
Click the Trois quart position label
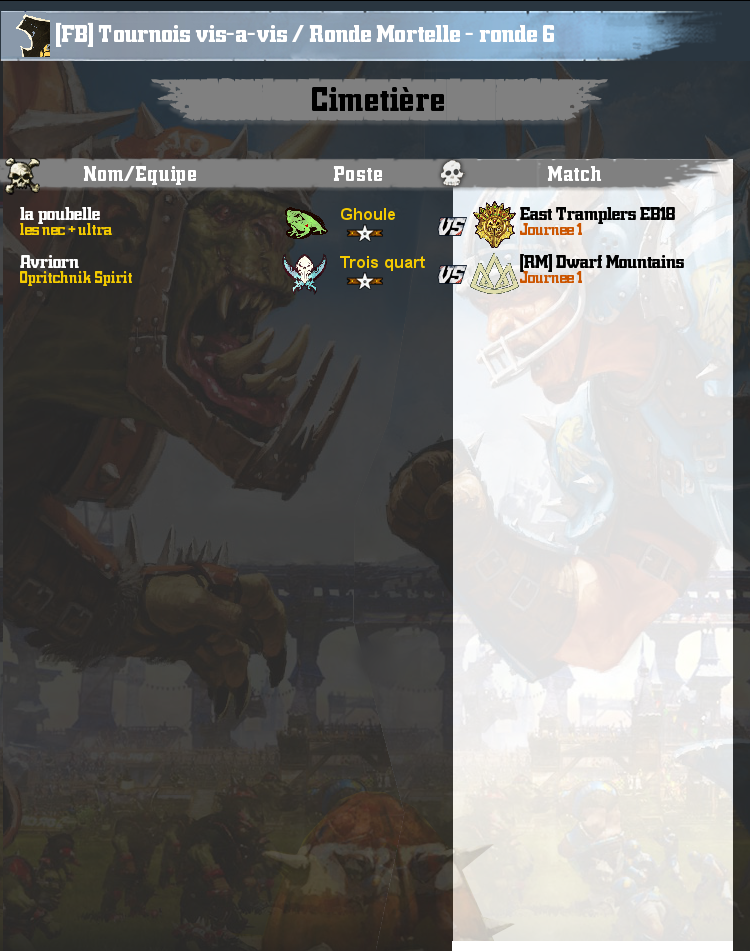pyautogui.click(x=382, y=262)
